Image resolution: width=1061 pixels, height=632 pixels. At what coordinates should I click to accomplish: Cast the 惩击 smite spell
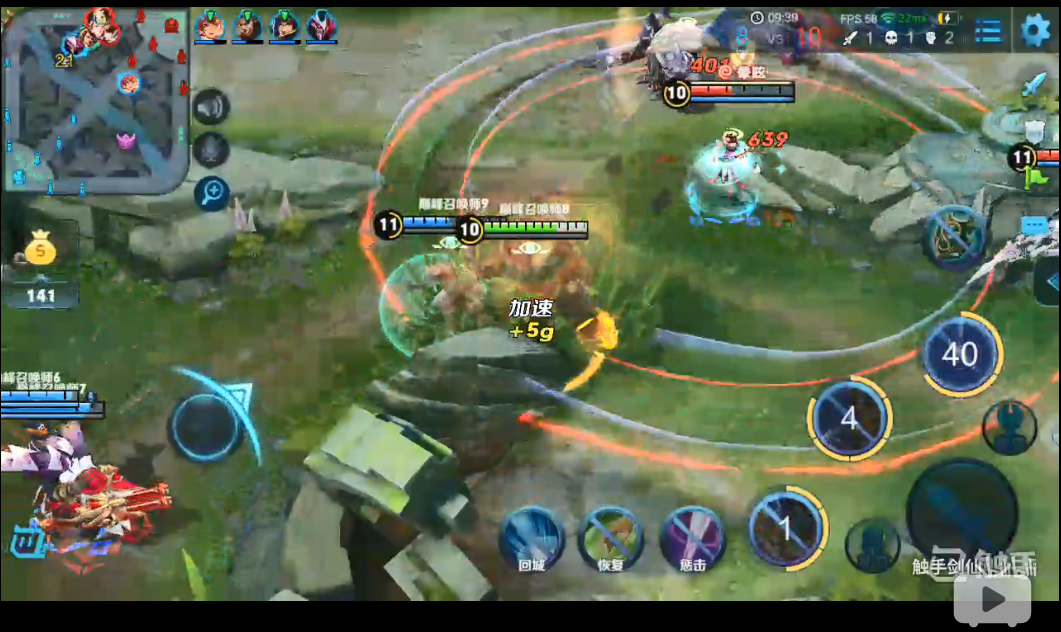[x=693, y=536]
